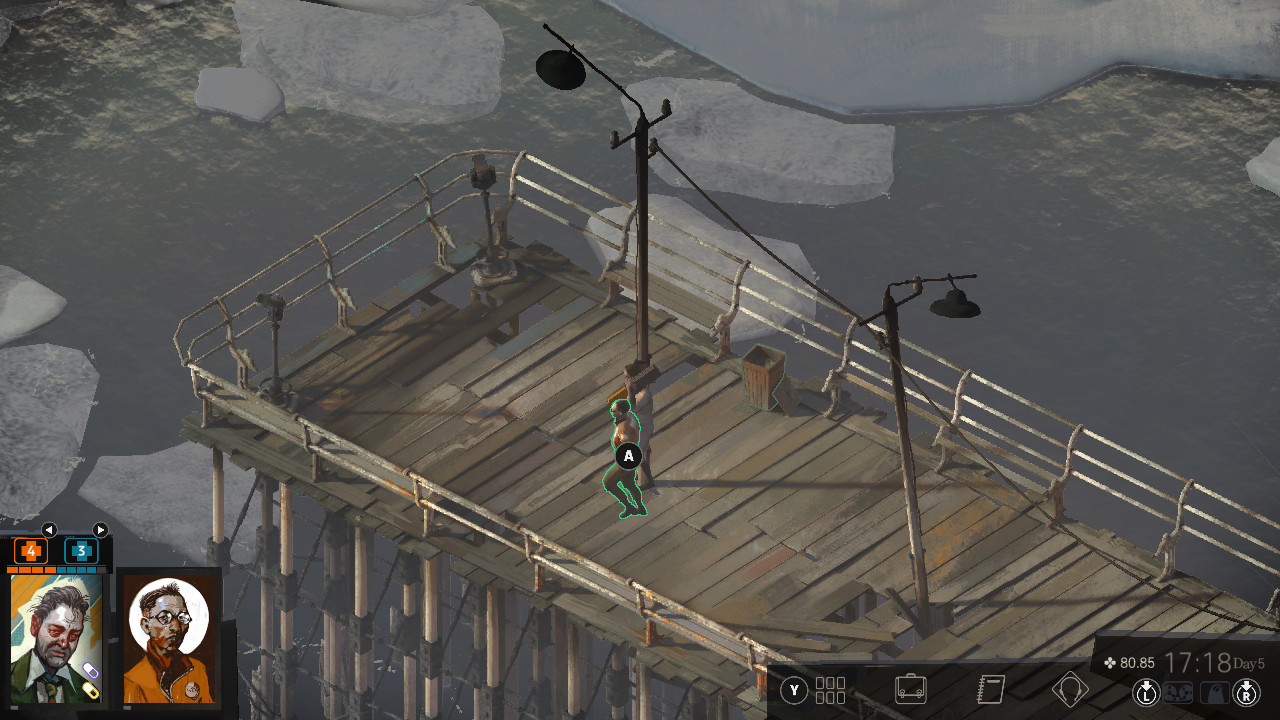Image resolution: width=1280 pixels, height=720 pixels.
Task: Open the Thought Cabinet head icon
Action: click(1070, 690)
